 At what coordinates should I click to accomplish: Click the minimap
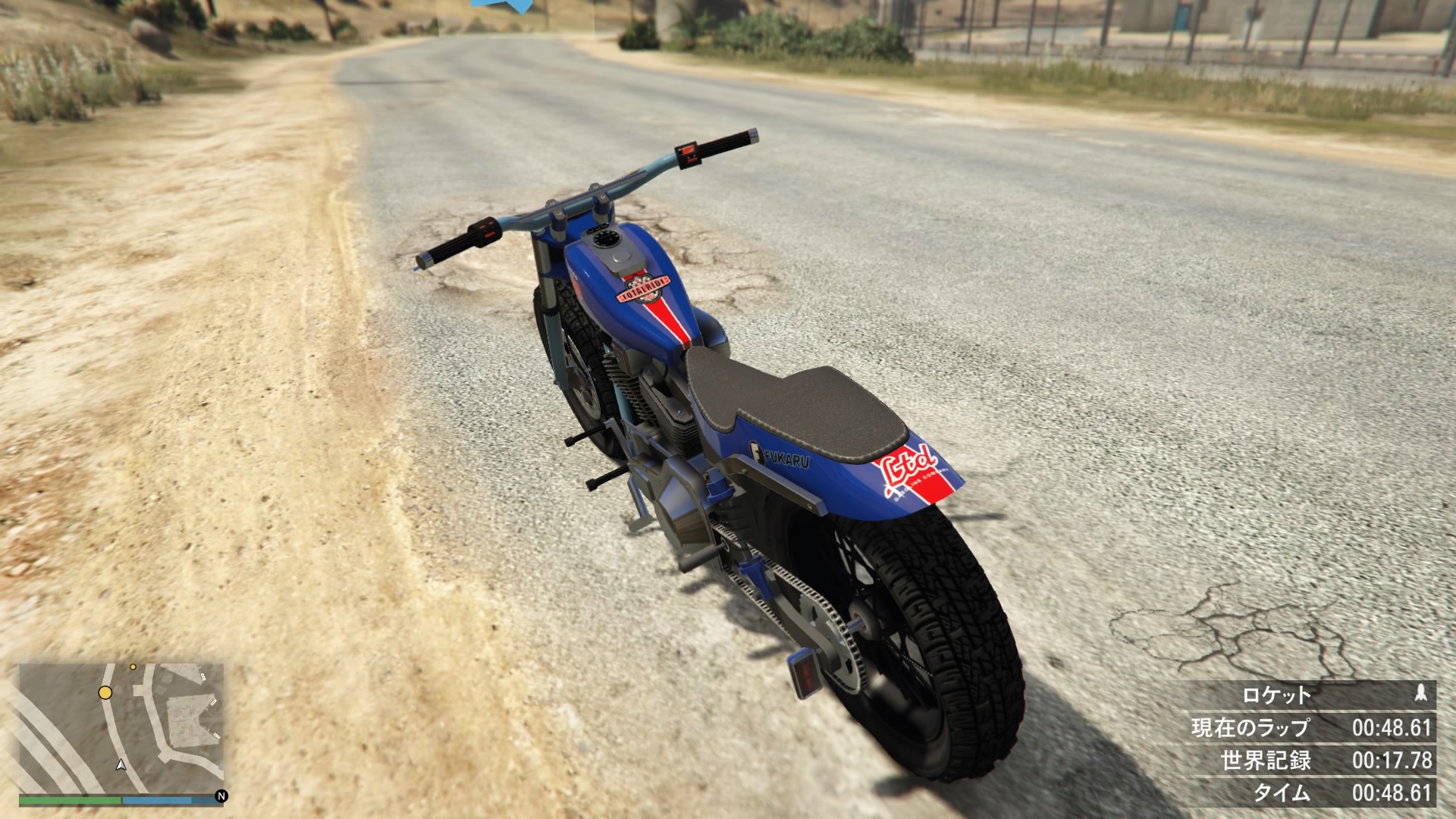point(121,728)
